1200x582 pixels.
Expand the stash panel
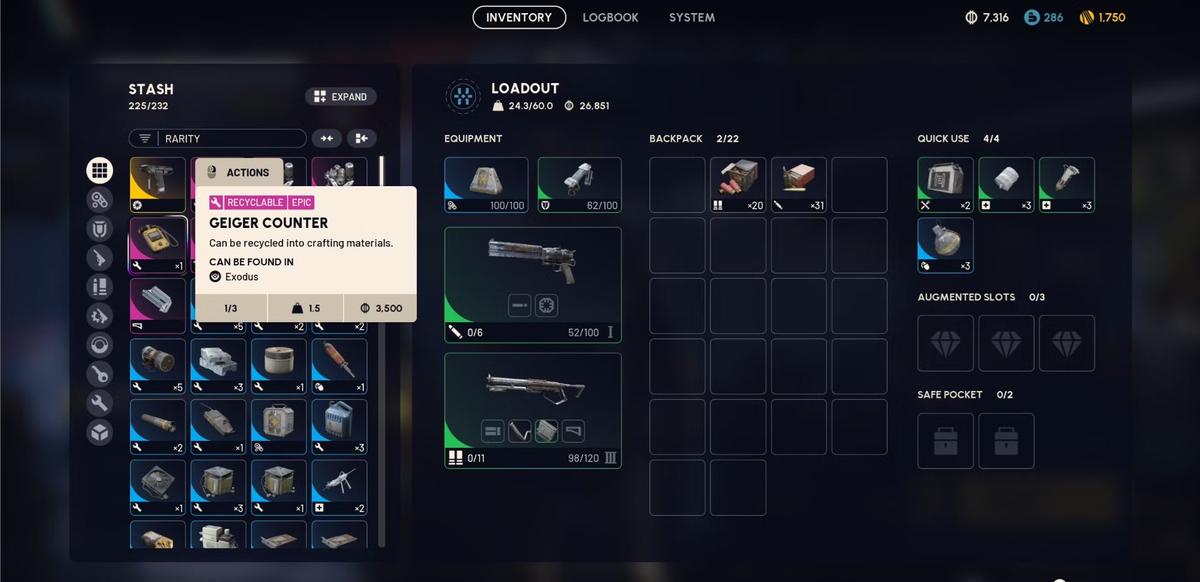[x=340, y=97]
